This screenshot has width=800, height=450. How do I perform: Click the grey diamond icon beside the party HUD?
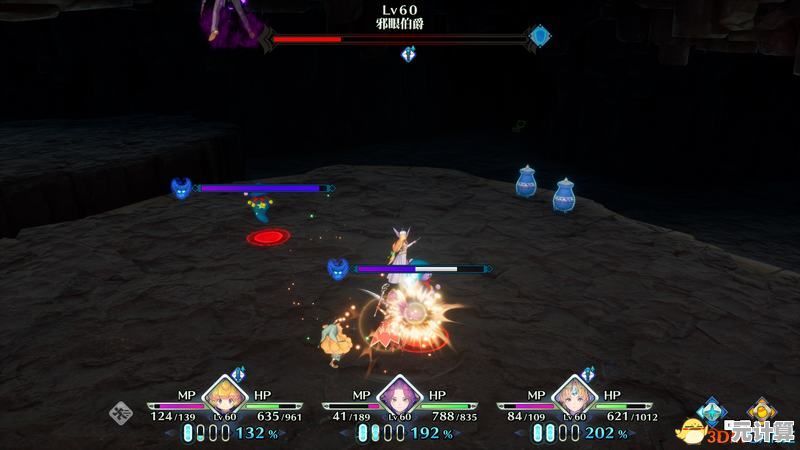123,411
